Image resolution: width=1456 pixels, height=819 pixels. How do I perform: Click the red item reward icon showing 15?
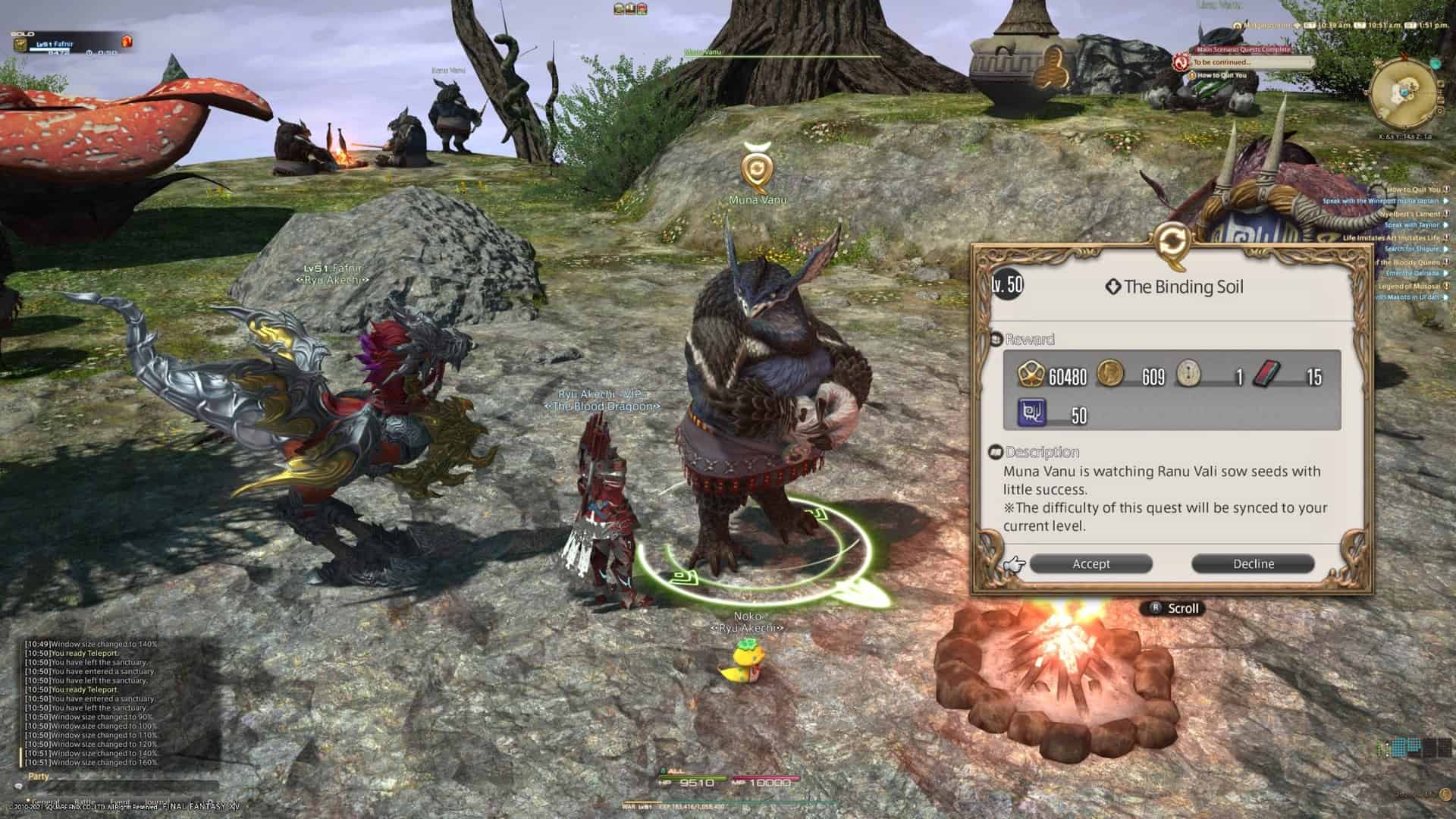pos(1268,374)
